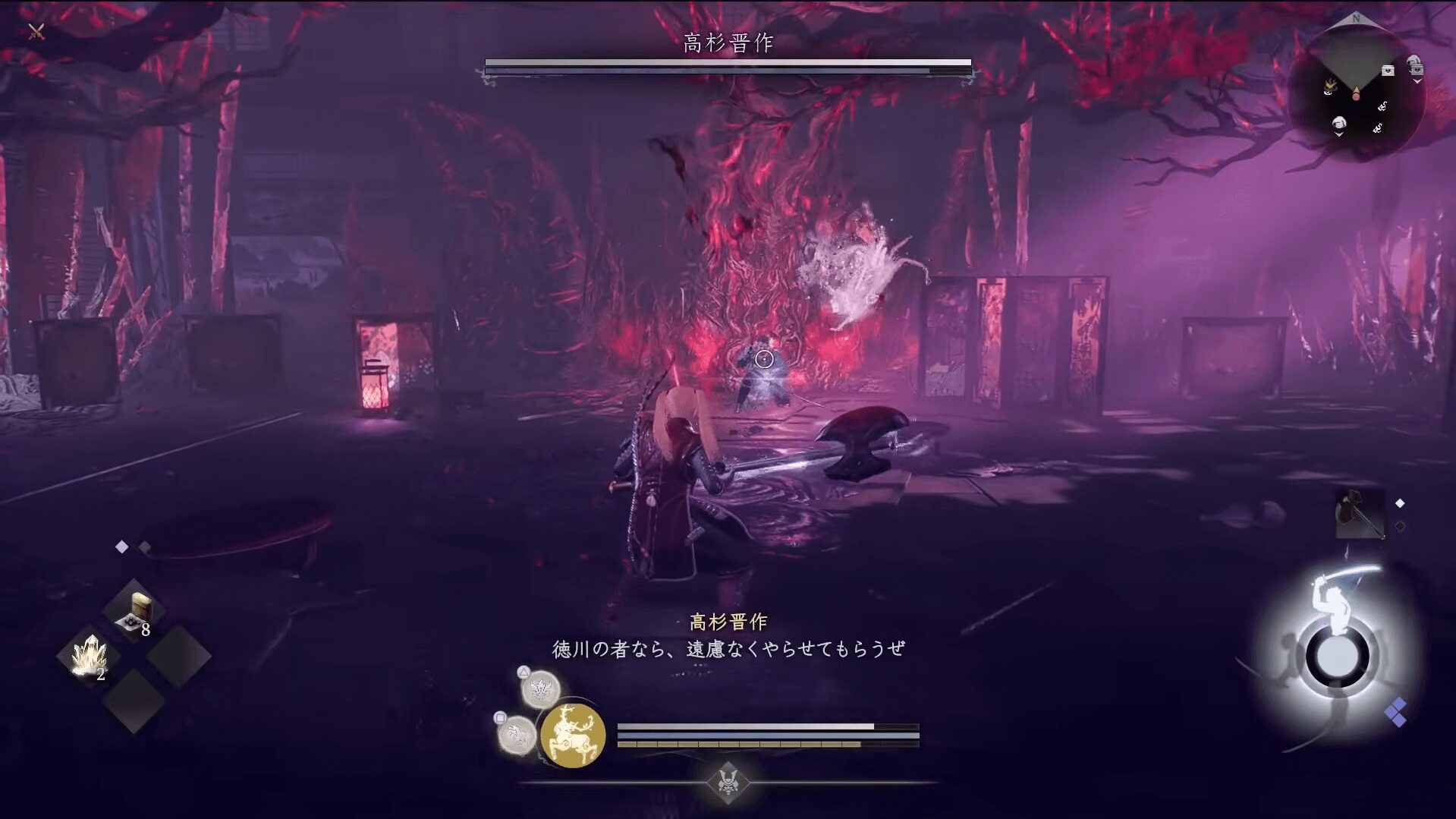
Task: Click the compass N marker on the minimap
Action: click(1355, 17)
